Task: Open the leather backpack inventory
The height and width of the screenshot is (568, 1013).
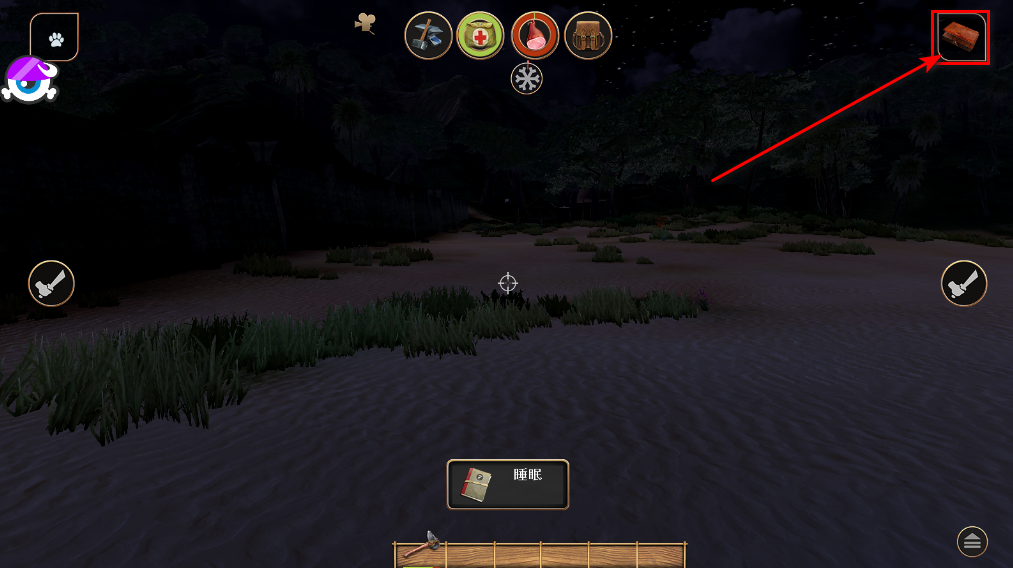Action: pyautogui.click(x=588, y=36)
